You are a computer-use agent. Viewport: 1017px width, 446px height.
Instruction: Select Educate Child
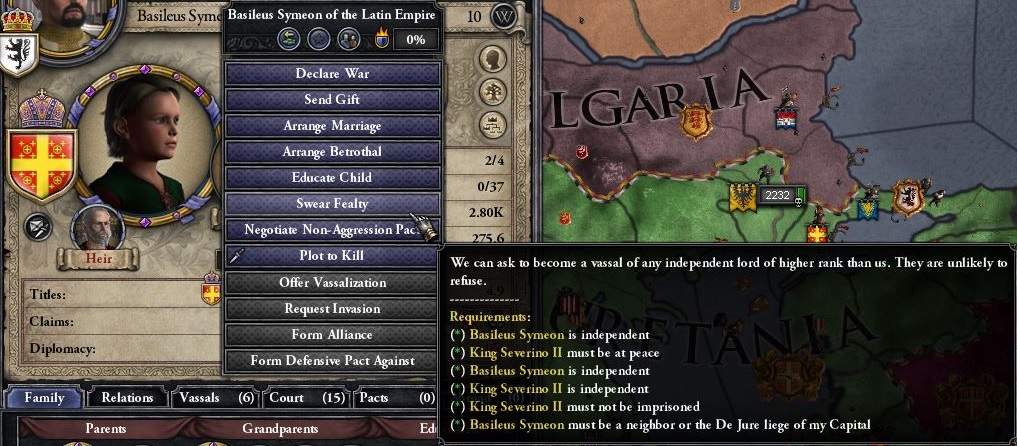[332, 178]
